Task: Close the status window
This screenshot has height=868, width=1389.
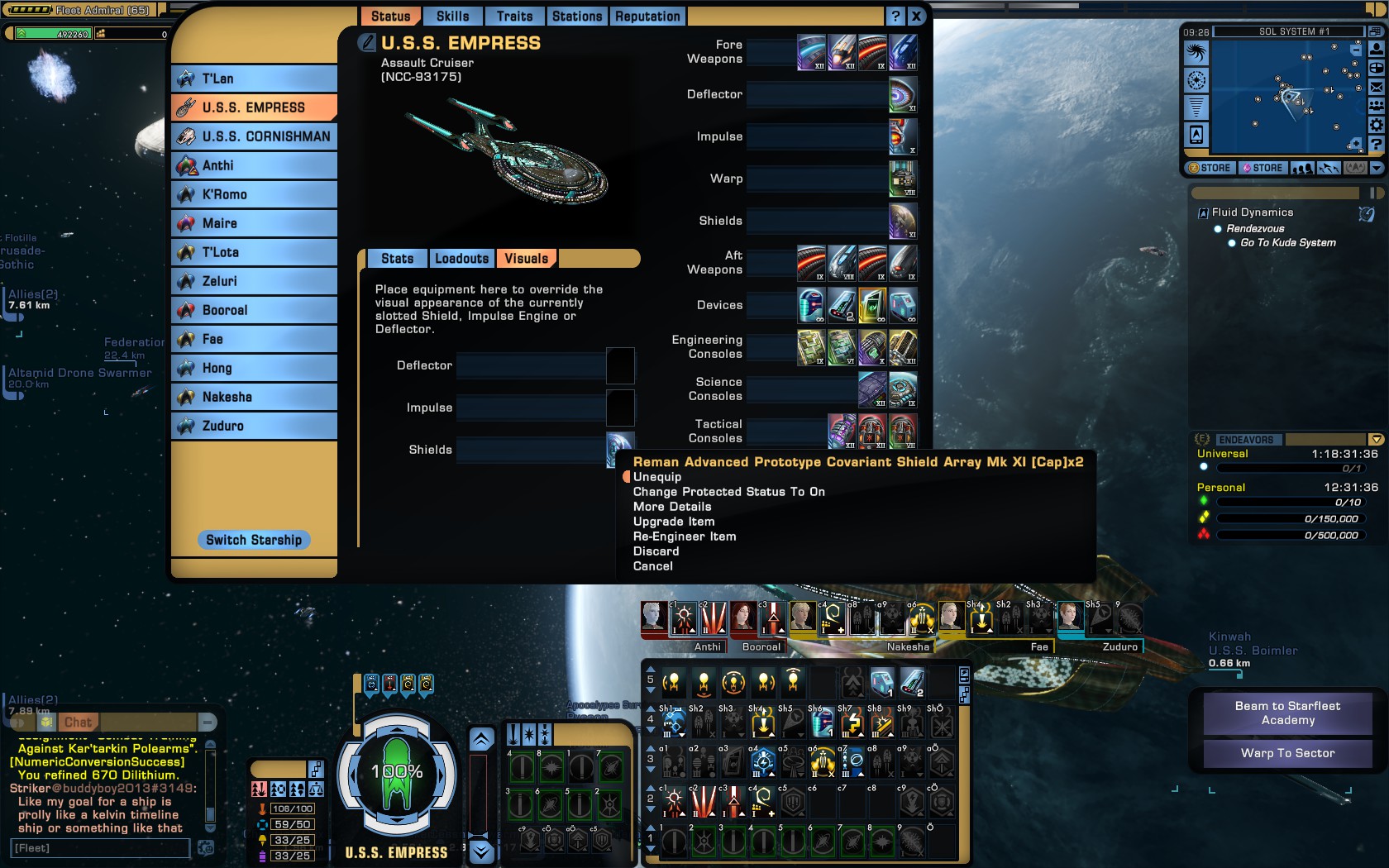Action: coord(916,17)
